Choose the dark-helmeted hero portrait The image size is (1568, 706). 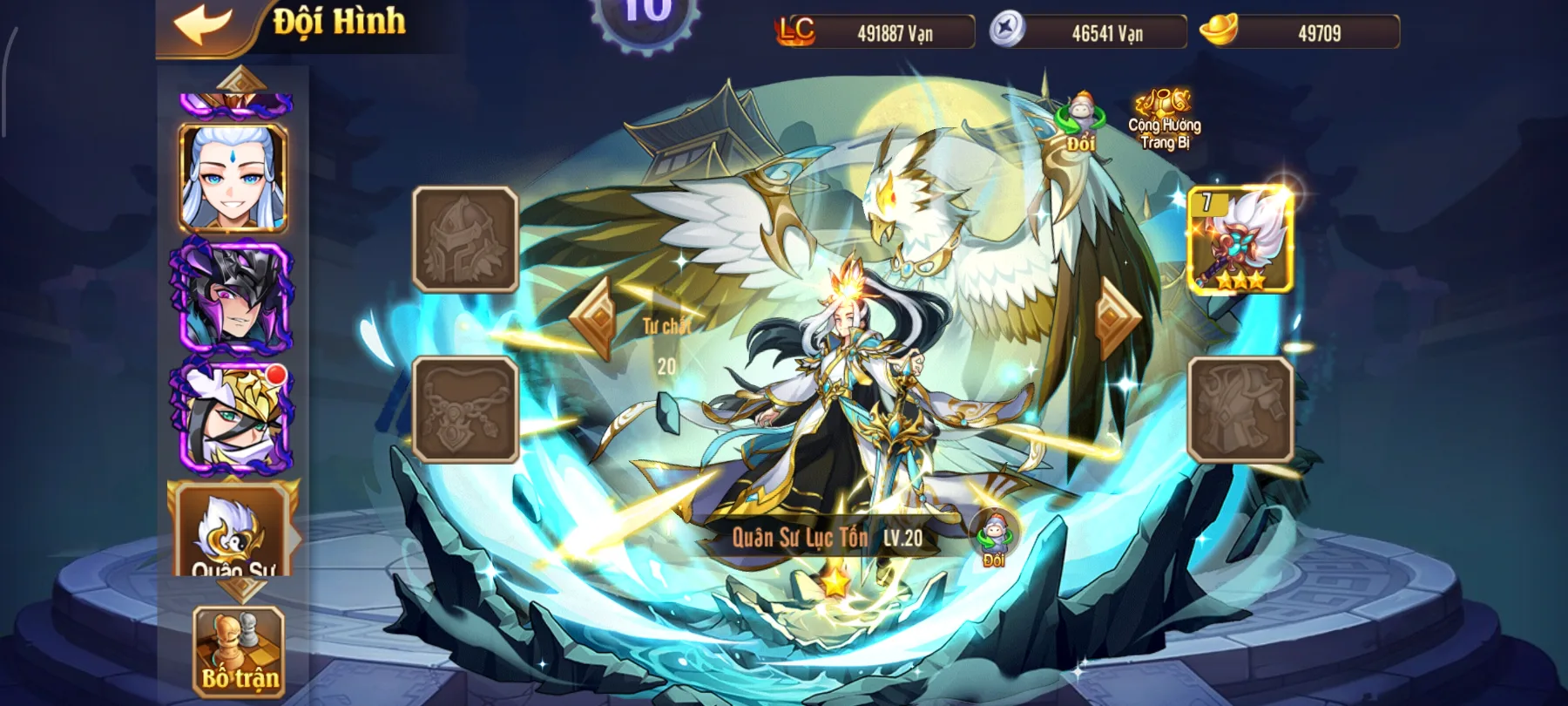[x=233, y=296]
